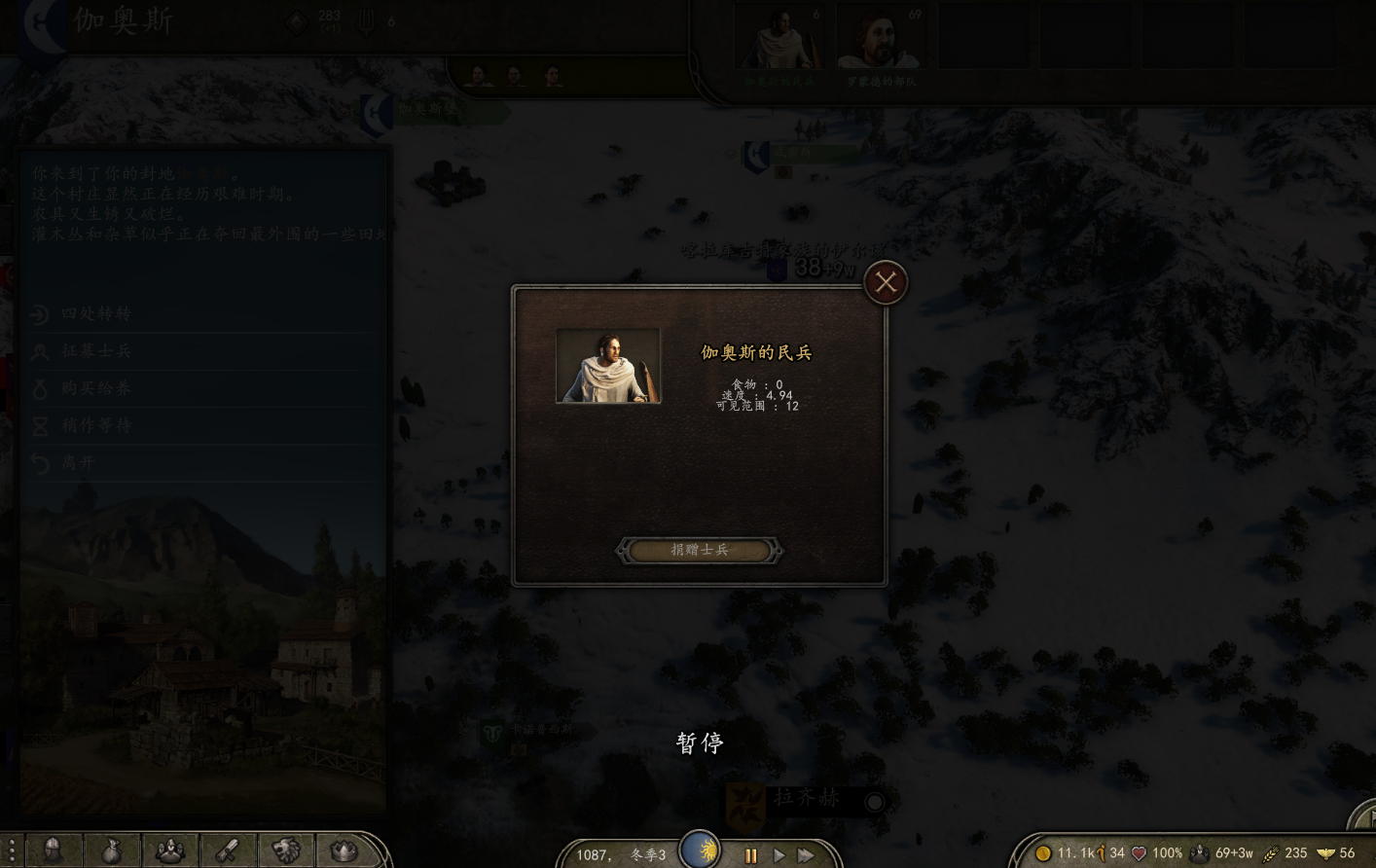Click the pause time button
This screenshot has height=868, width=1376.
750,855
